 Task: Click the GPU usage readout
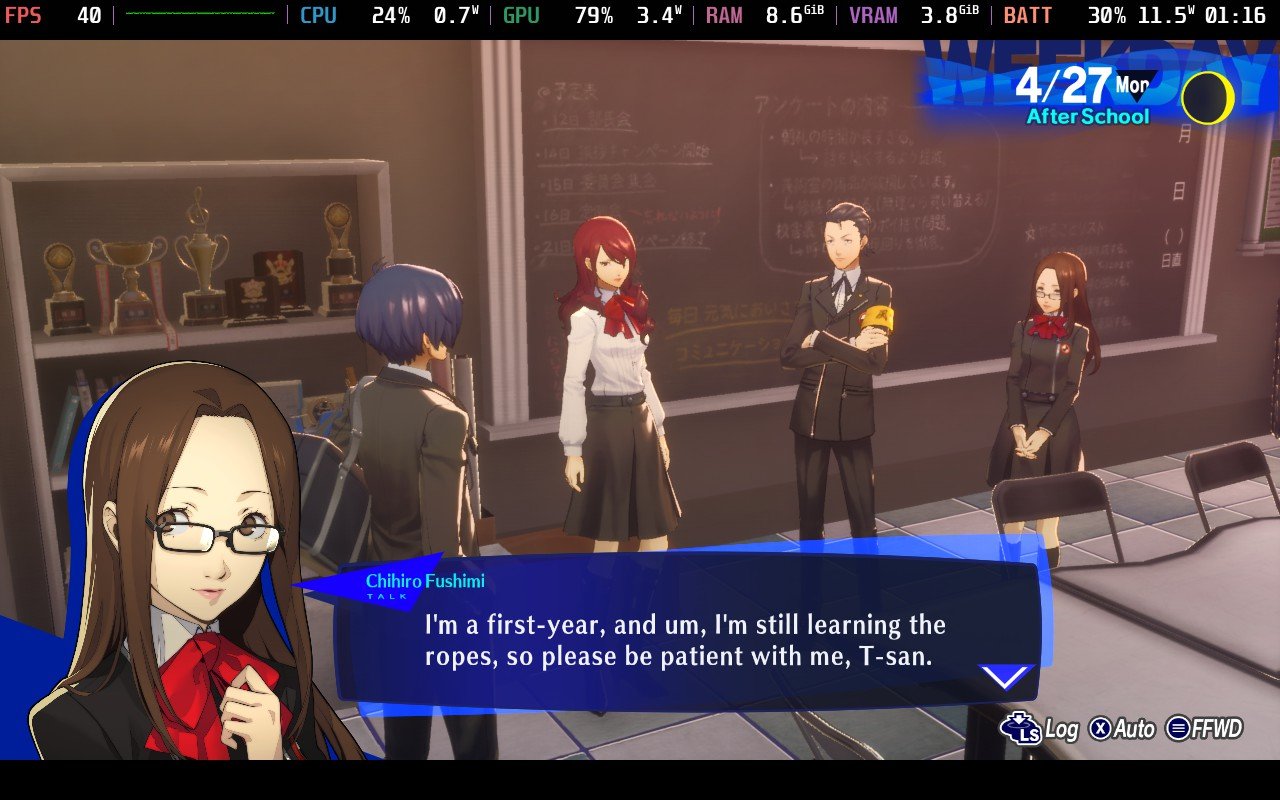pos(594,15)
